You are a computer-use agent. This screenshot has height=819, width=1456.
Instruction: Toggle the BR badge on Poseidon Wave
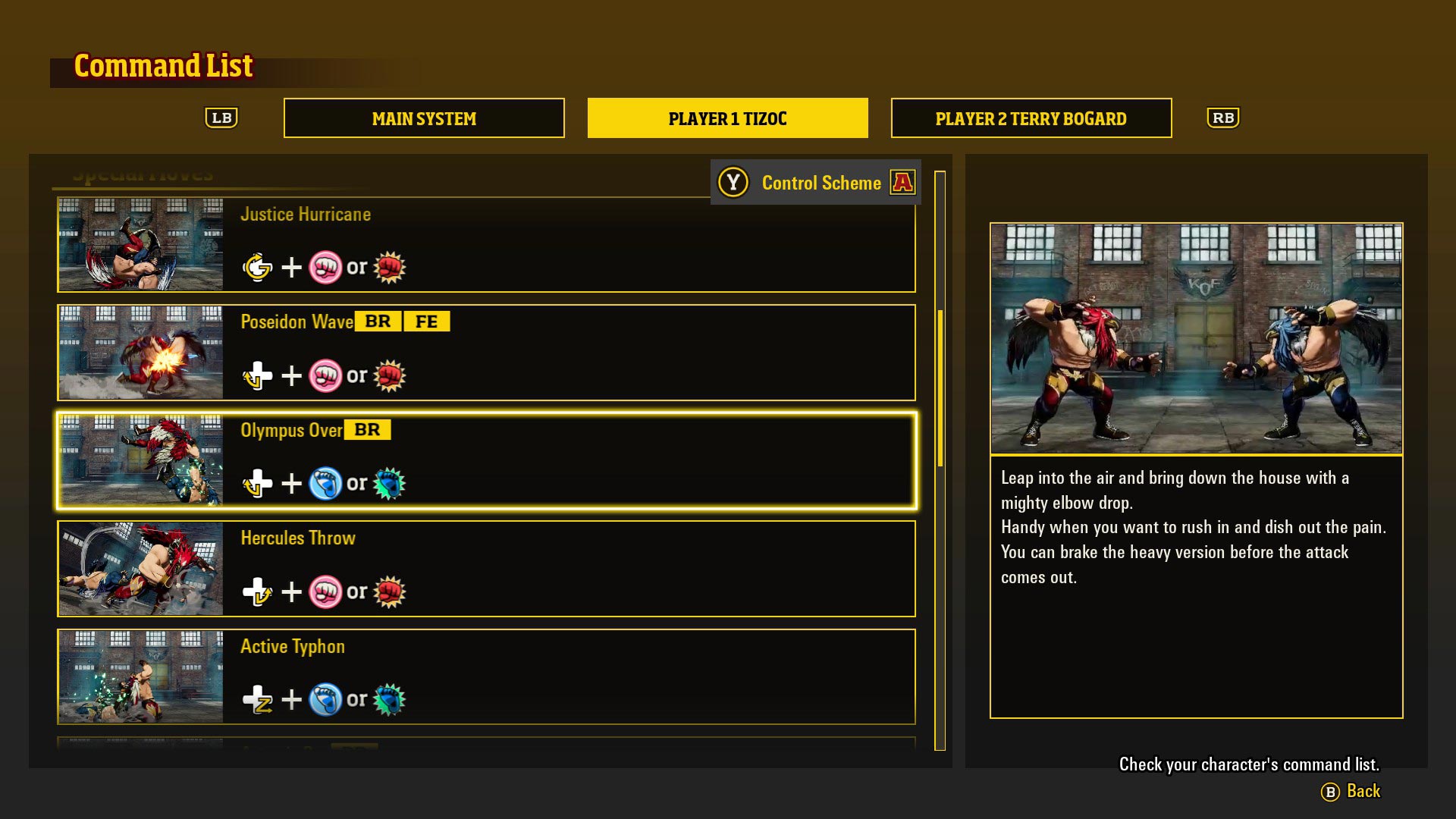[378, 321]
